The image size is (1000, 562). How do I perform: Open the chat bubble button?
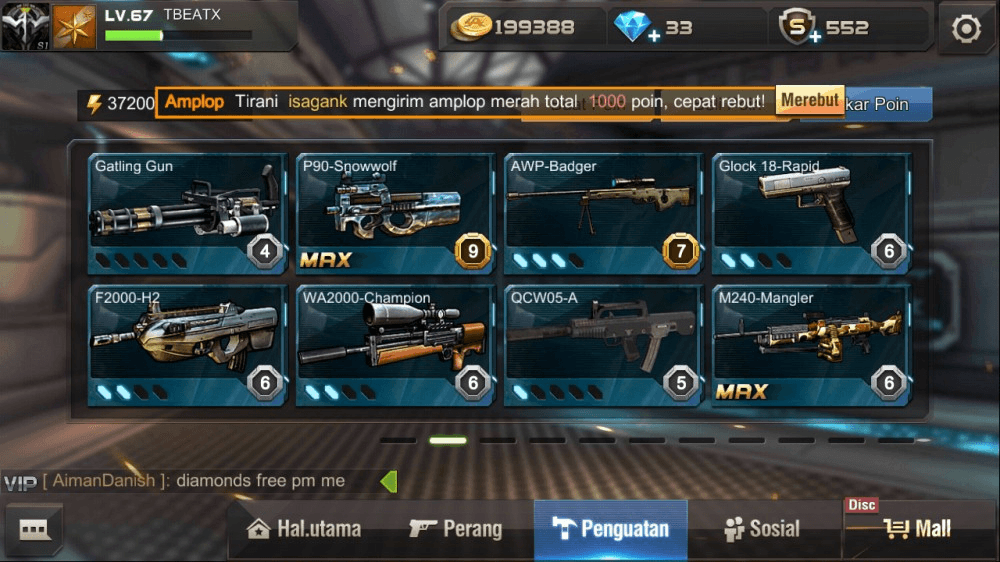tap(35, 529)
